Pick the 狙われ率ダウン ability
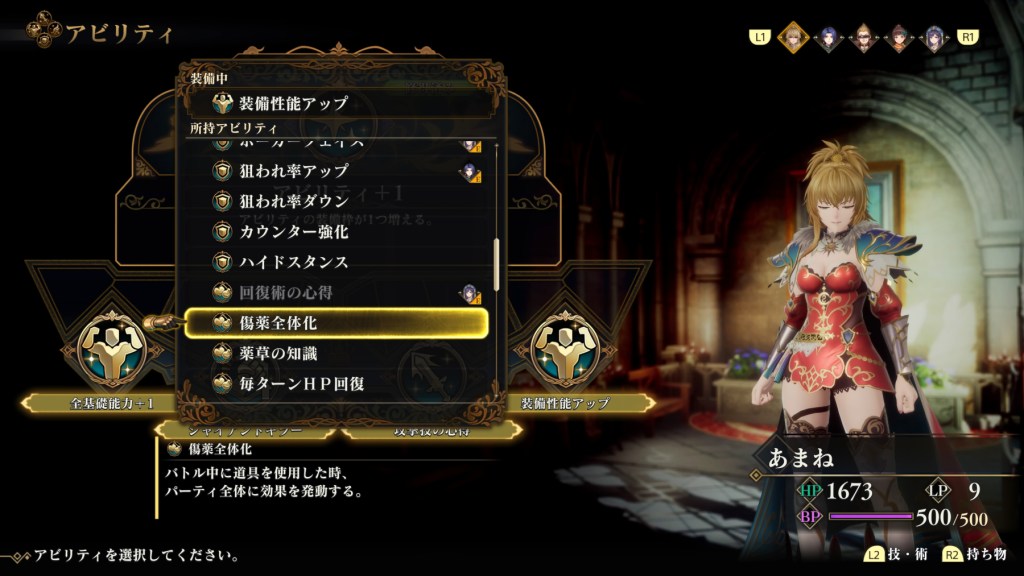The image size is (1024, 576). point(336,201)
